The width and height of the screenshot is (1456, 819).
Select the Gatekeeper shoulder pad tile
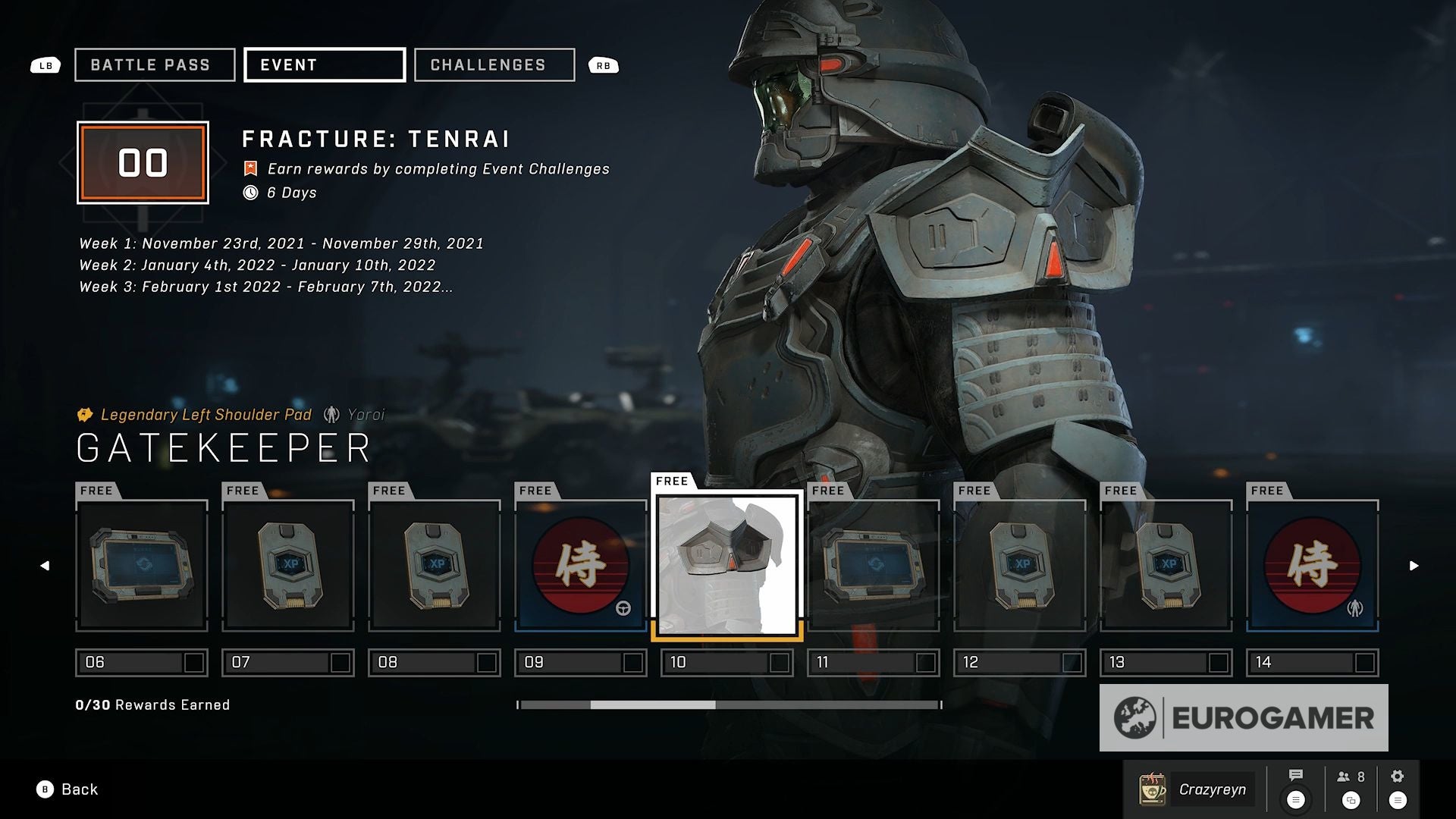coord(727,566)
